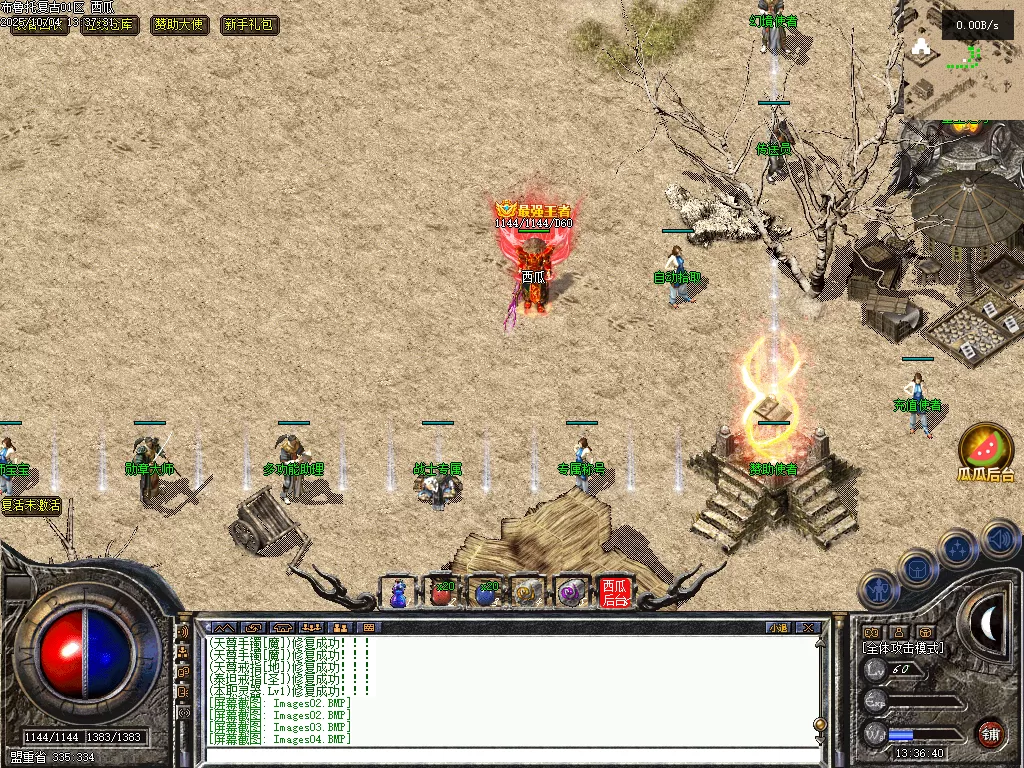Use the blue gourd potion in hotbar

point(399,592)
